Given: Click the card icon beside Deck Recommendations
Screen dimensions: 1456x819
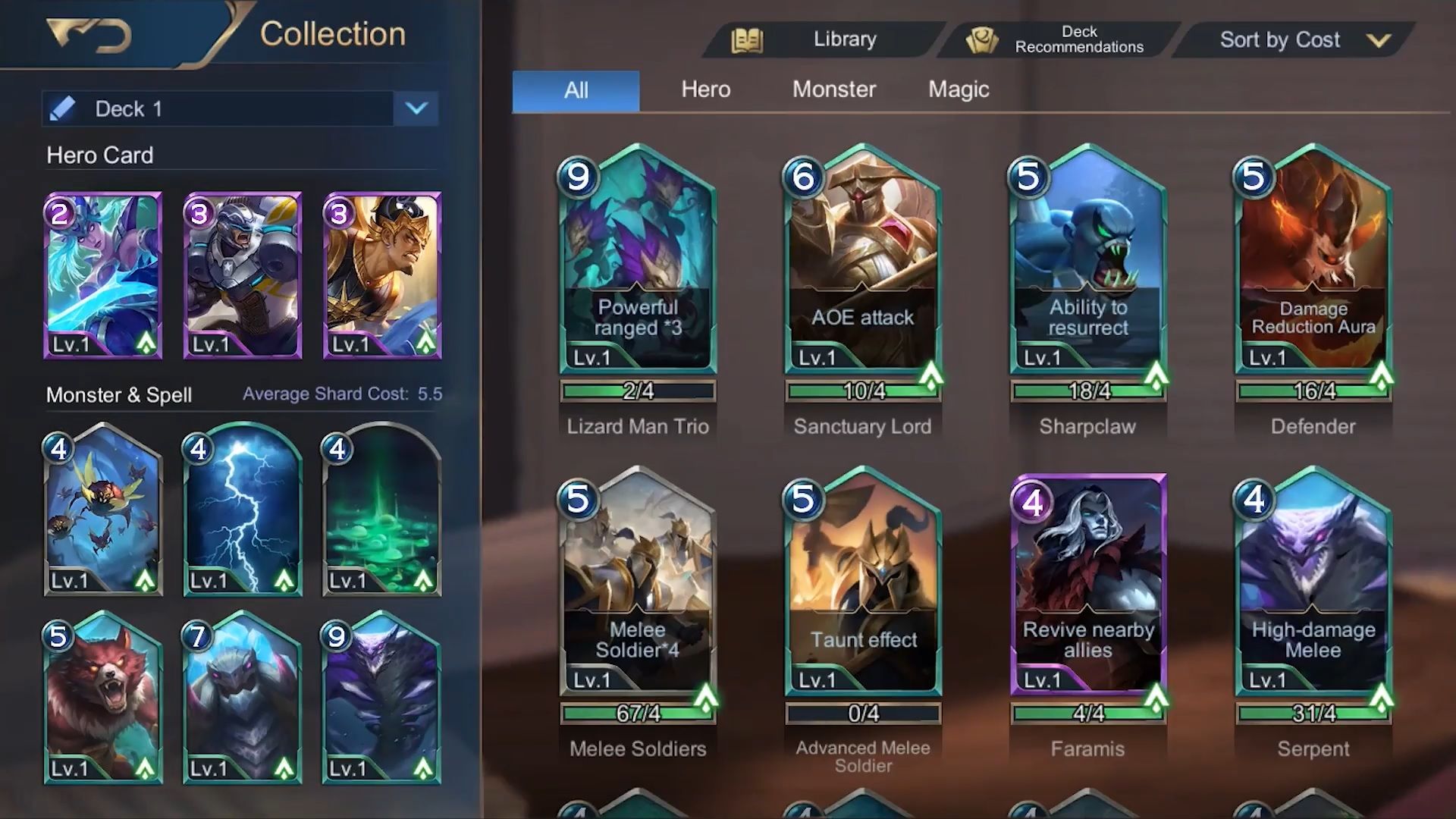Looking at the screenshot, I should pyautogui.click(x=984, y=39).
